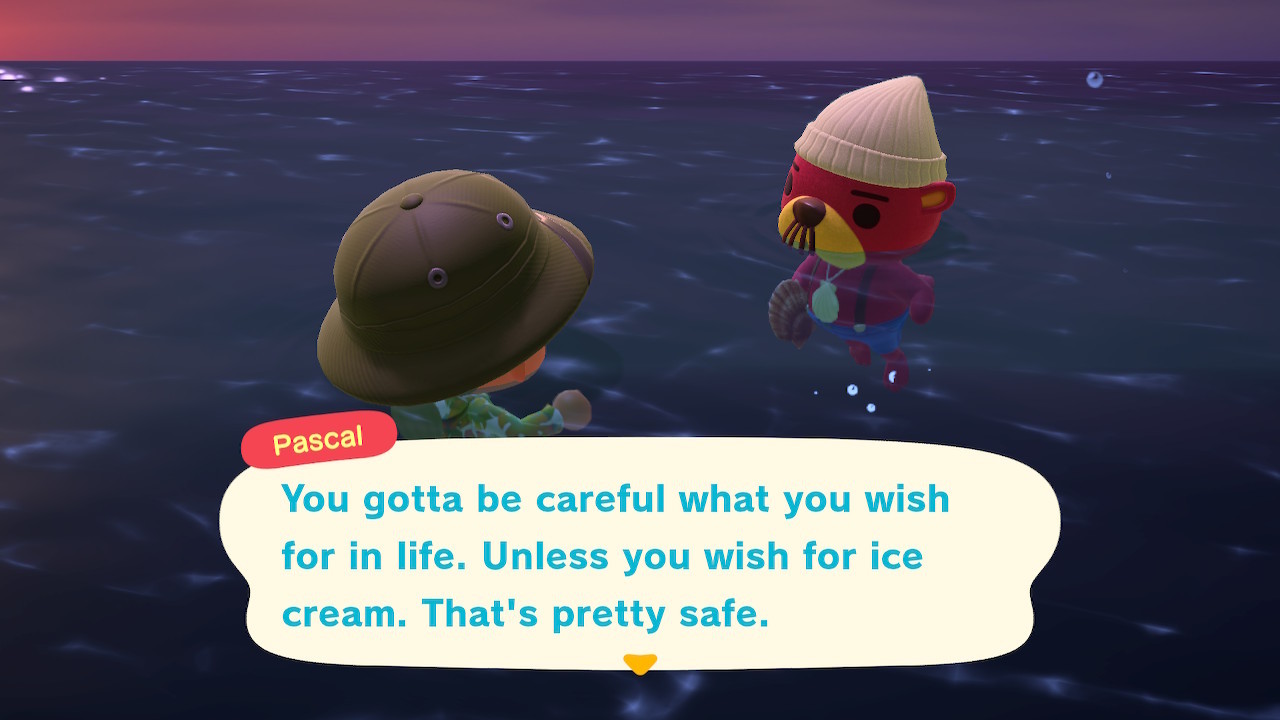1280x720 pixels.
Task: Advance dialogue with the yellow arrow
Action: [x=639, y=663]
